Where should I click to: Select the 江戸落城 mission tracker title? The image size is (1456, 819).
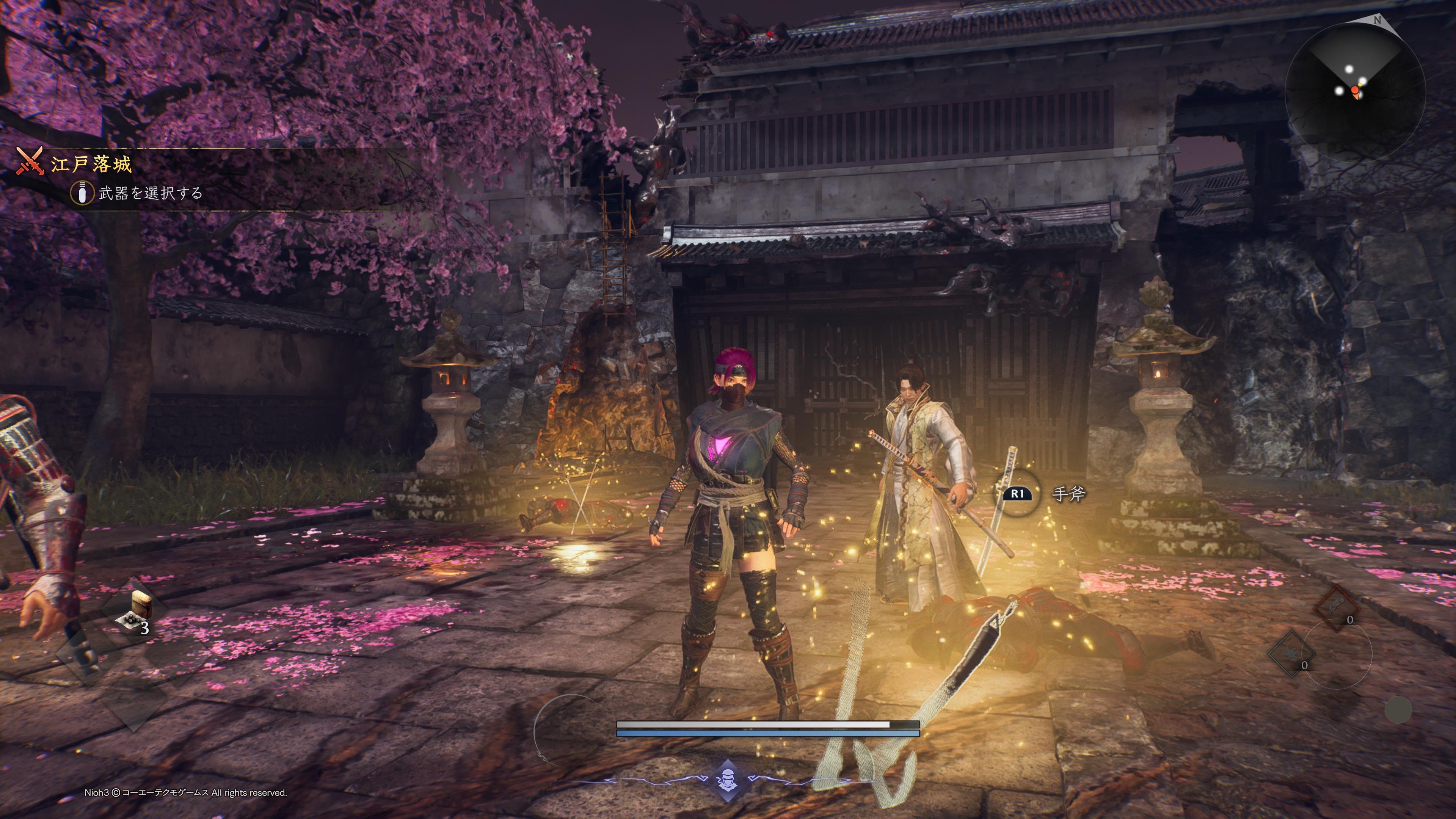(x=91, y=165)
